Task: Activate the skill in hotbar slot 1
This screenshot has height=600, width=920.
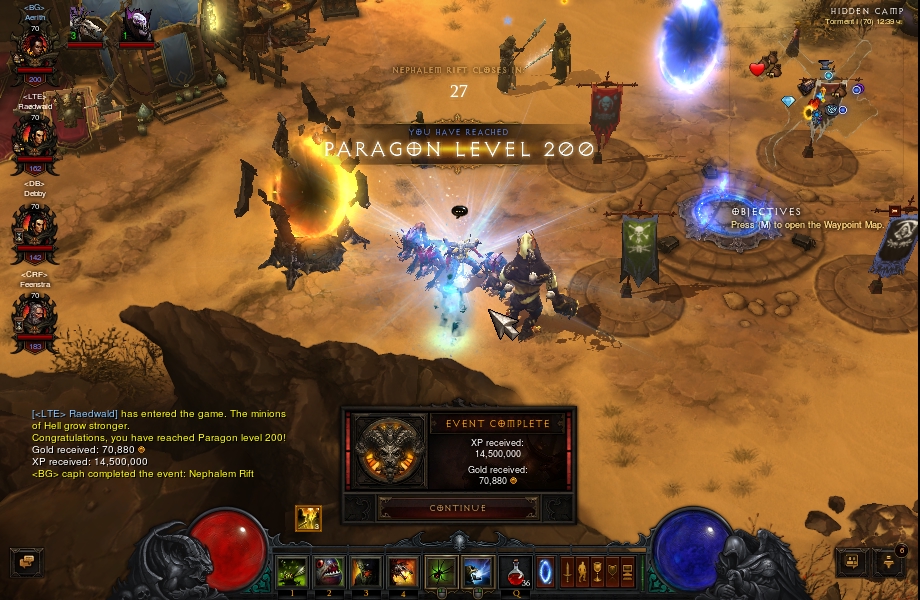Action: coord(292,571)
